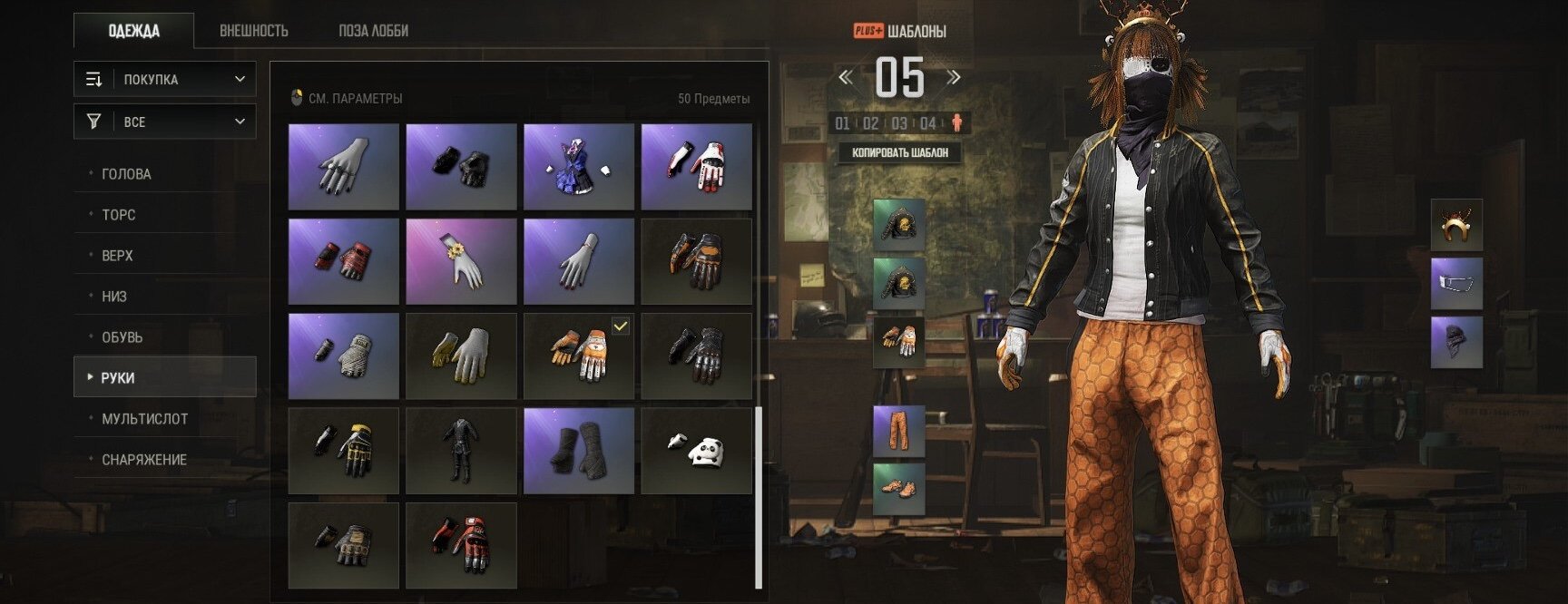Go to the СНАРЯЖЕНИЕ category
The height and width of the screenshot is (604, 1568).
[x=144, y=460]
